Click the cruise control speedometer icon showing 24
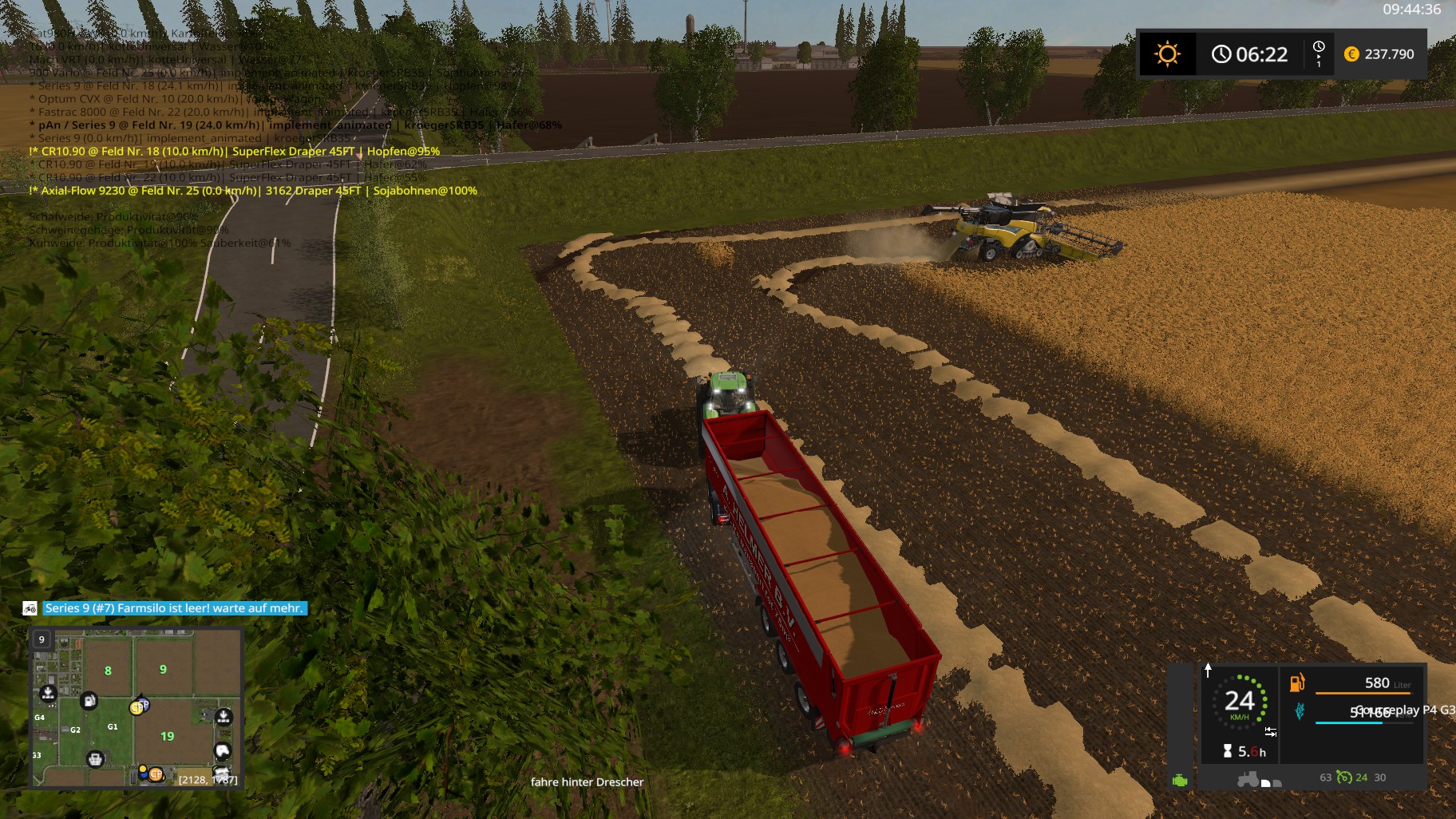This screenshot has width=1456, height=819. click(1240, 702)
